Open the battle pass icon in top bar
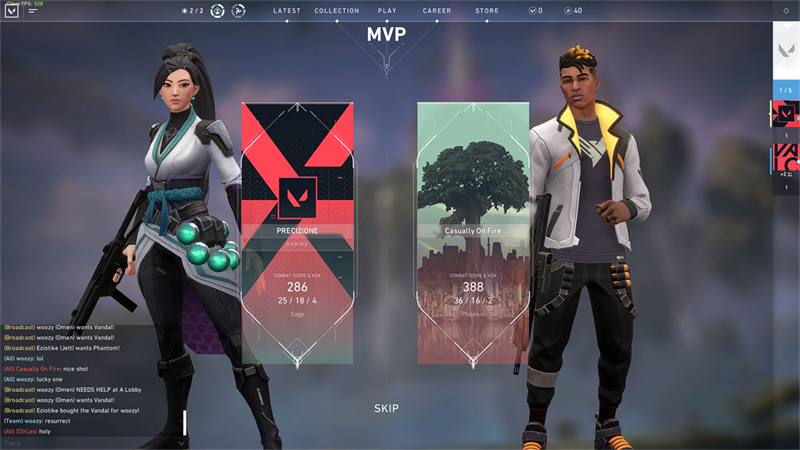The height and width of the screenshot is (450, 800). tap(239, 11)
